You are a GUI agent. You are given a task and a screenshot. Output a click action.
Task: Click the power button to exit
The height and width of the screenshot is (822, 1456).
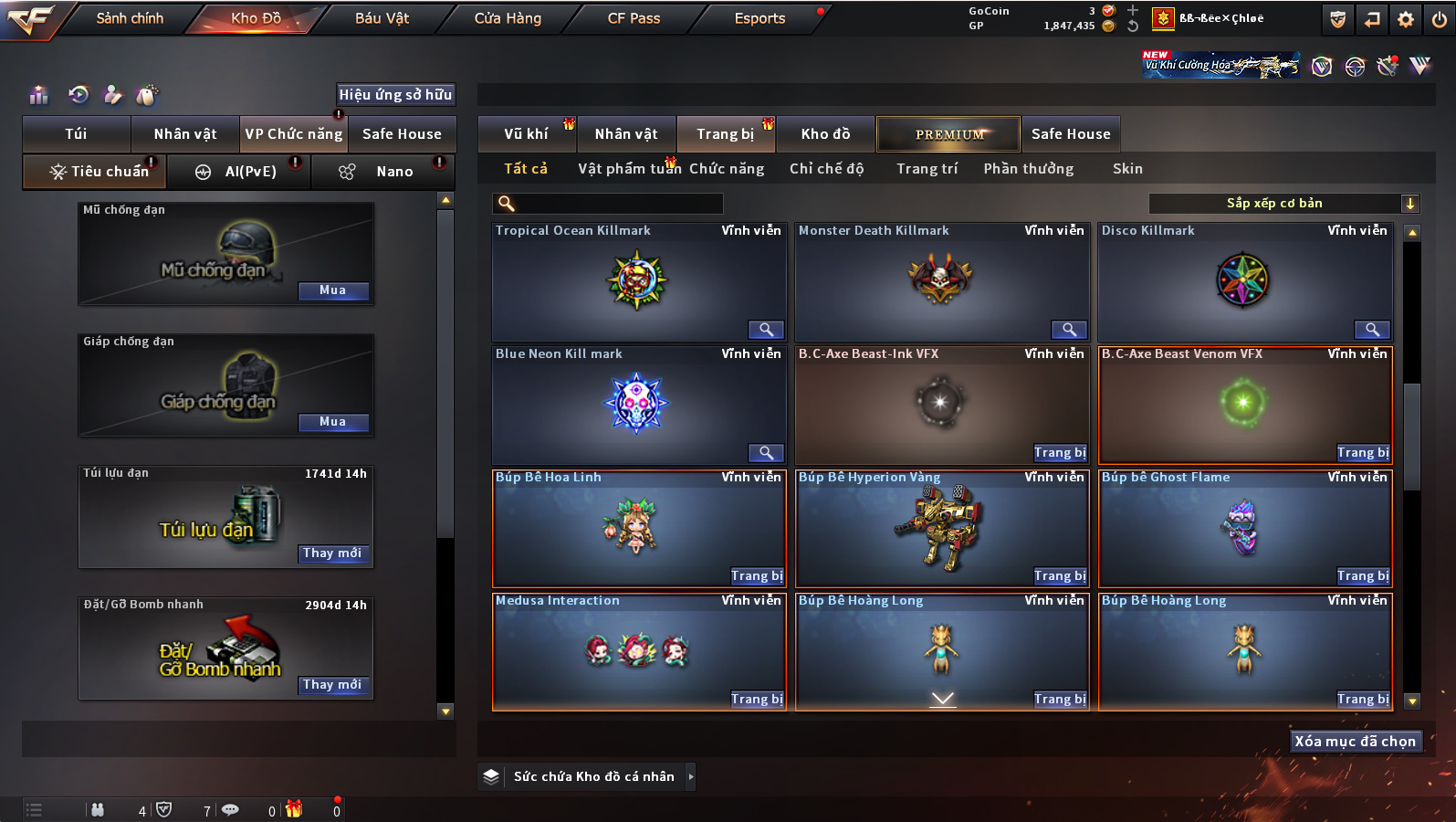click(1439, 19)
